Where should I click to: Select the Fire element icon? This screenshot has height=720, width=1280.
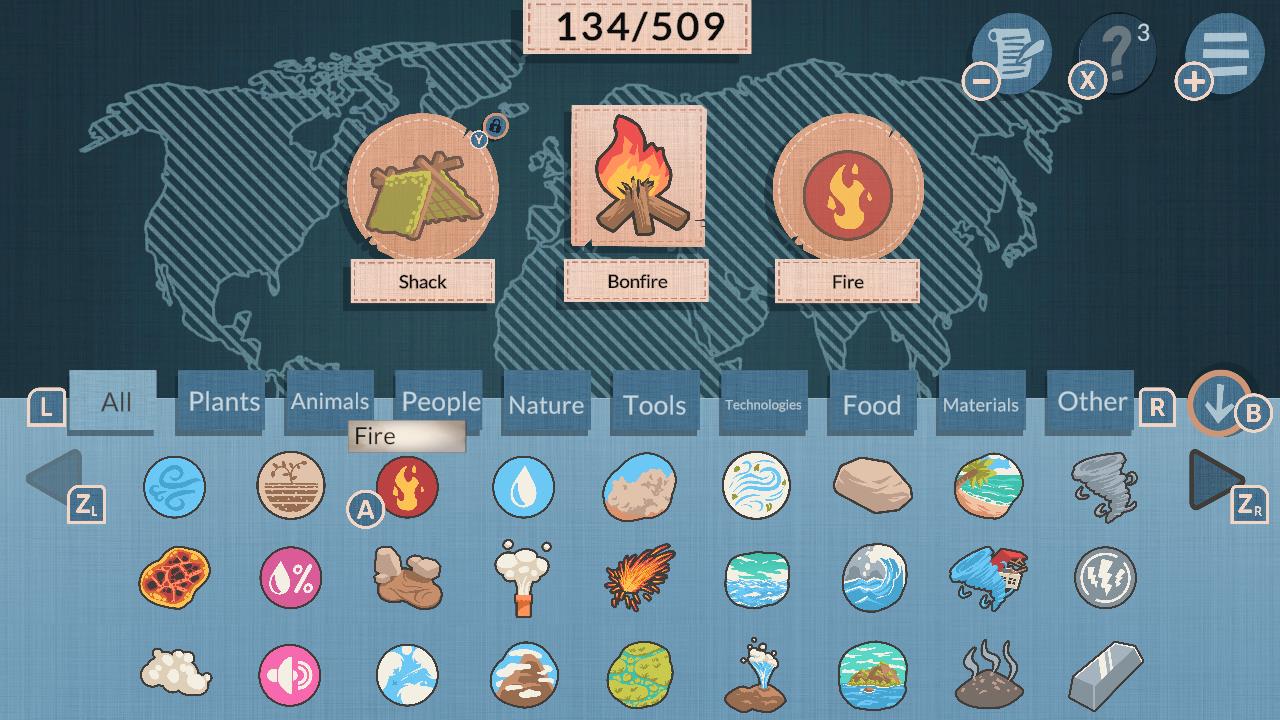[408, 490]
